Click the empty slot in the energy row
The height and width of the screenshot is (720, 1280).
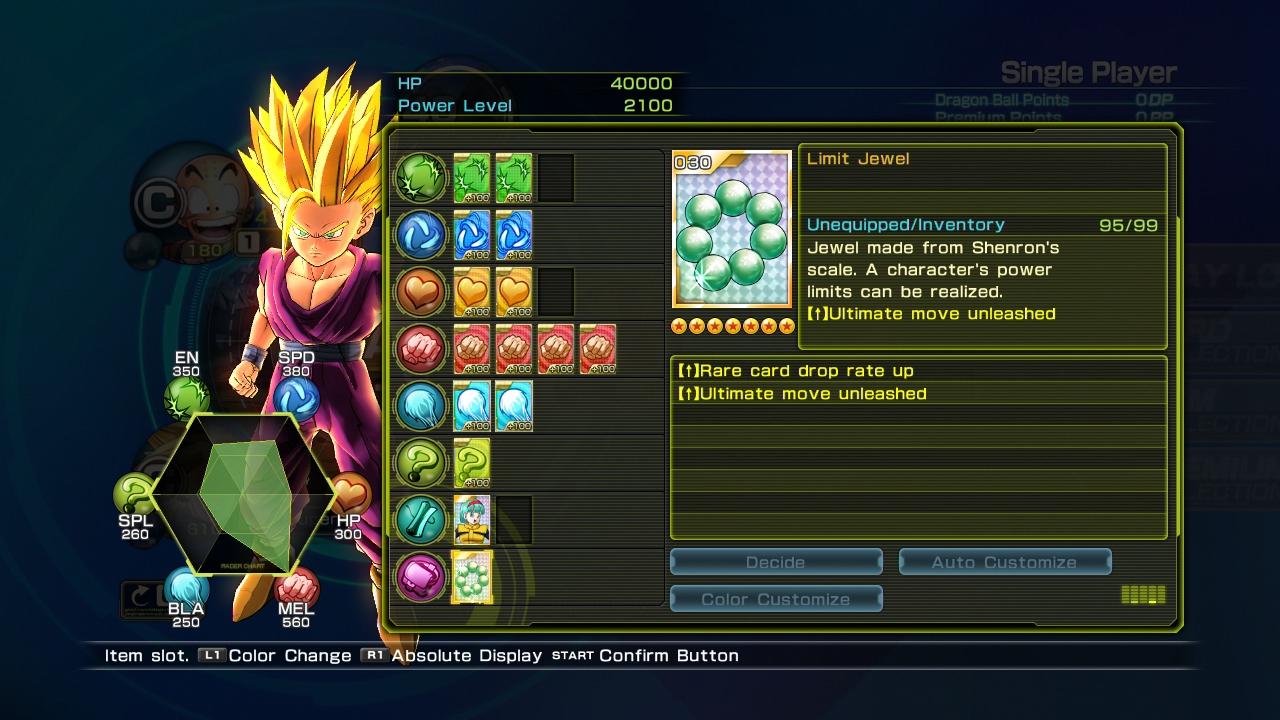(x=556, y=178)
